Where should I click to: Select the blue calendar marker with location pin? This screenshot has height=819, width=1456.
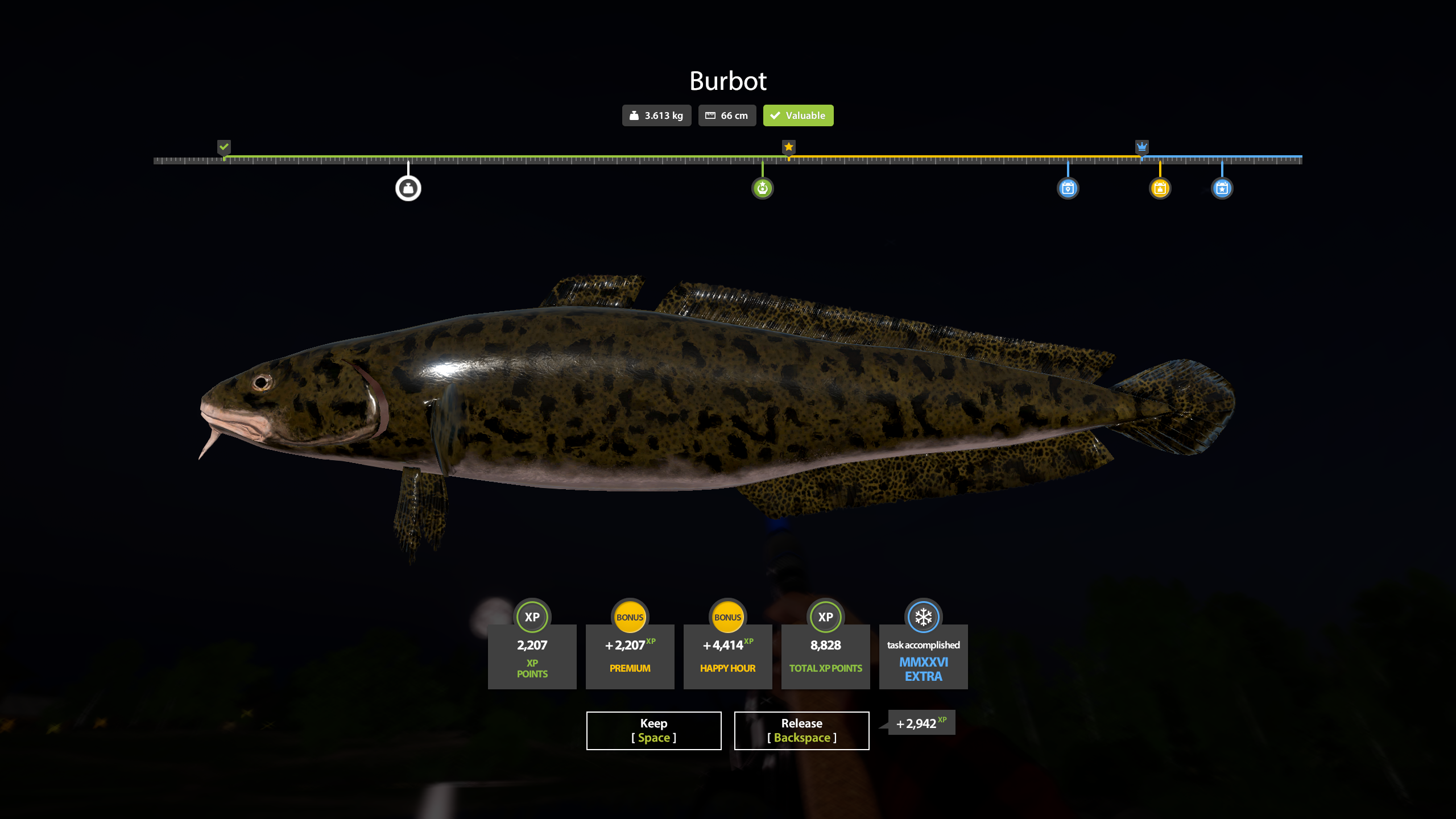pos(1068,188)
